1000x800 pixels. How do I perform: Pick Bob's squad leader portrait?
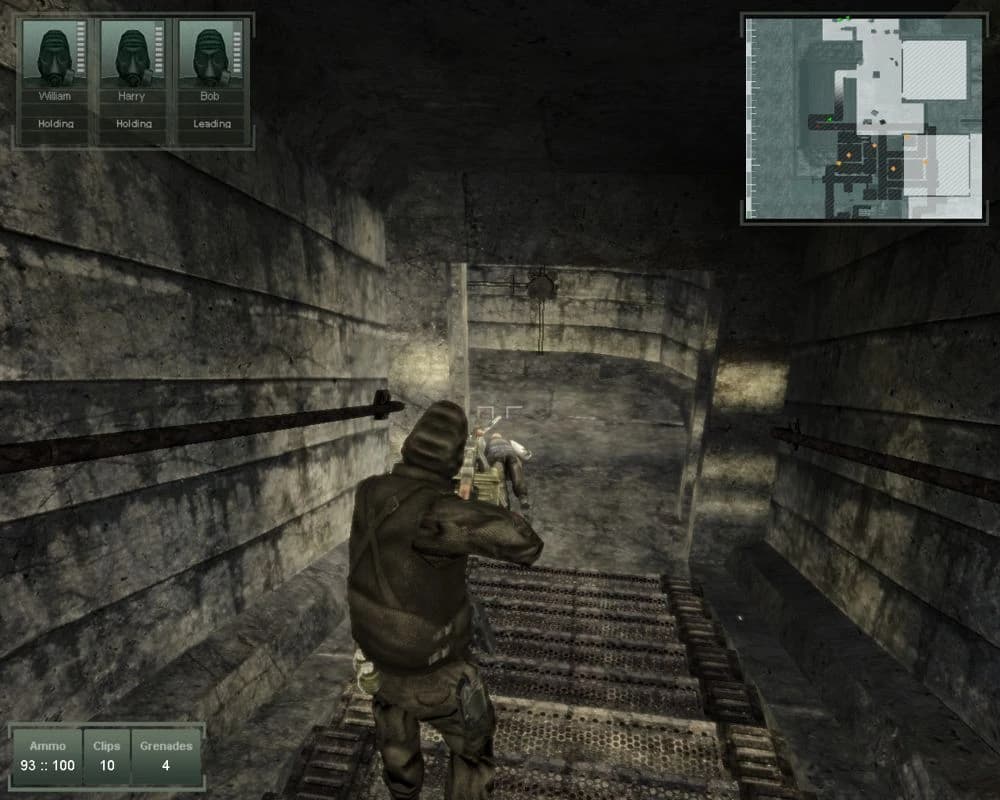tap(208, 55)
